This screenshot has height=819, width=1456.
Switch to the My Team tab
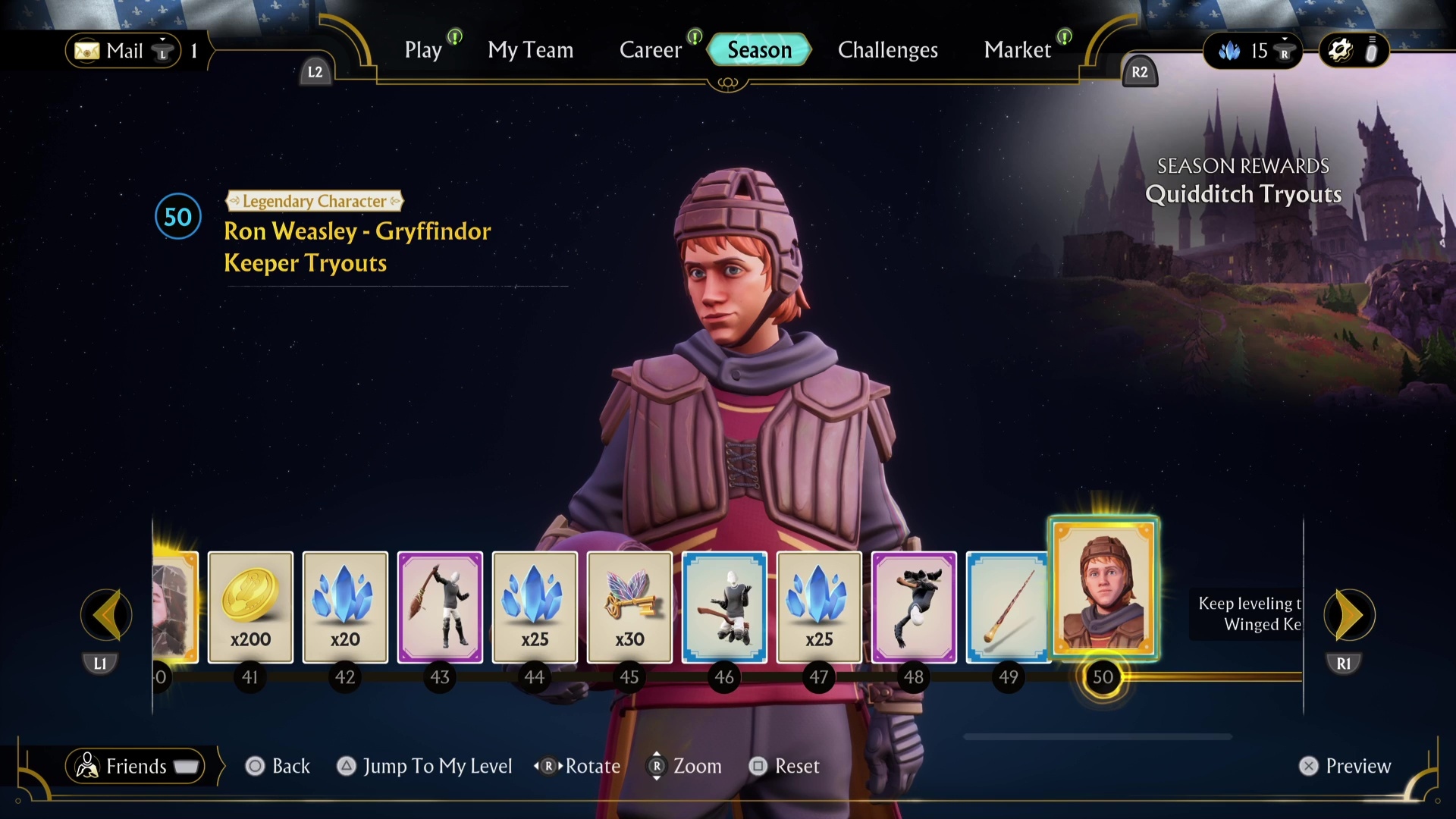(x=530, y=50)
